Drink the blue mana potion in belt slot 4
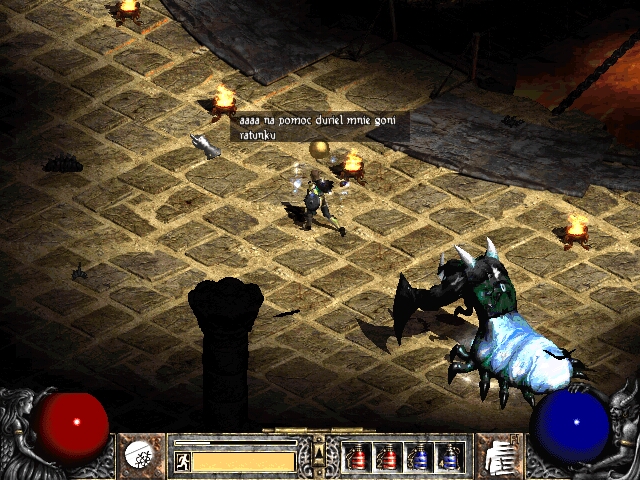This screenshot has height=480, width=640. tap(449, 457)
